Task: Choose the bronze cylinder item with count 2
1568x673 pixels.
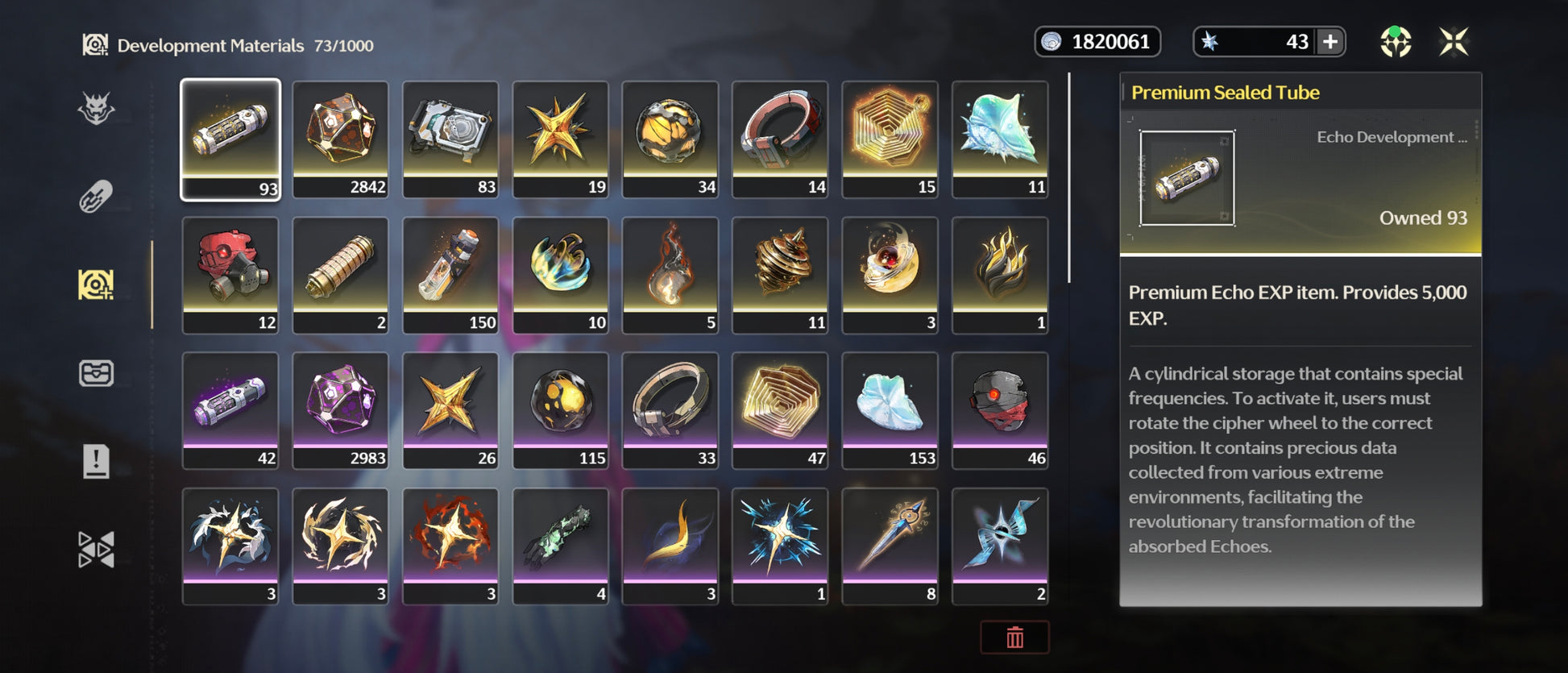Action: (x=340, y=275)
